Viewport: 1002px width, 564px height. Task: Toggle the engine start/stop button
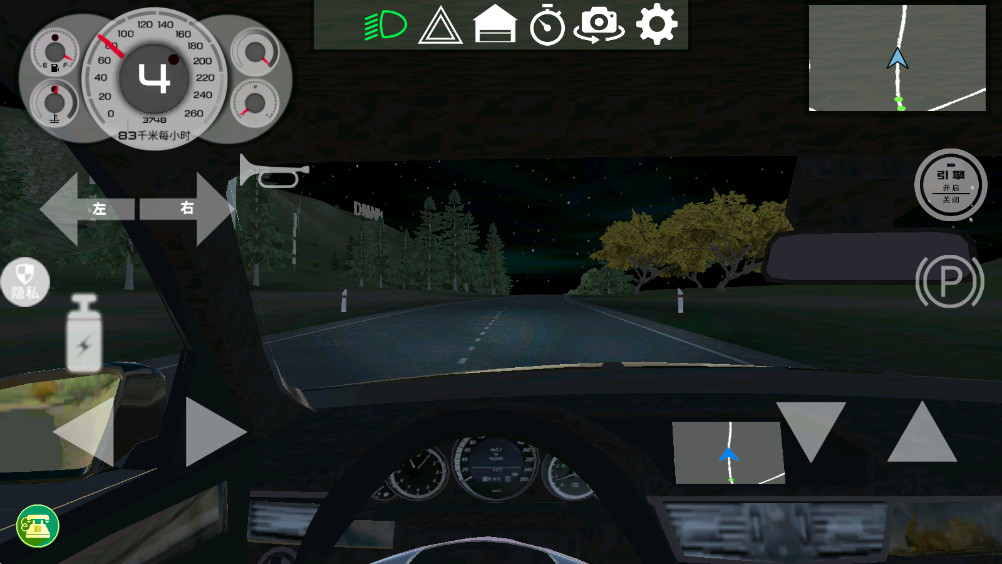click(x=950, y=184)
